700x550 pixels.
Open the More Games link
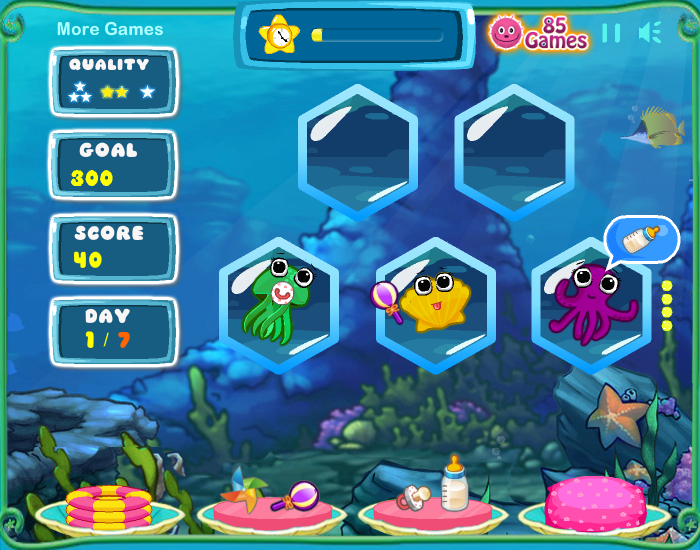tap(110, 29)
